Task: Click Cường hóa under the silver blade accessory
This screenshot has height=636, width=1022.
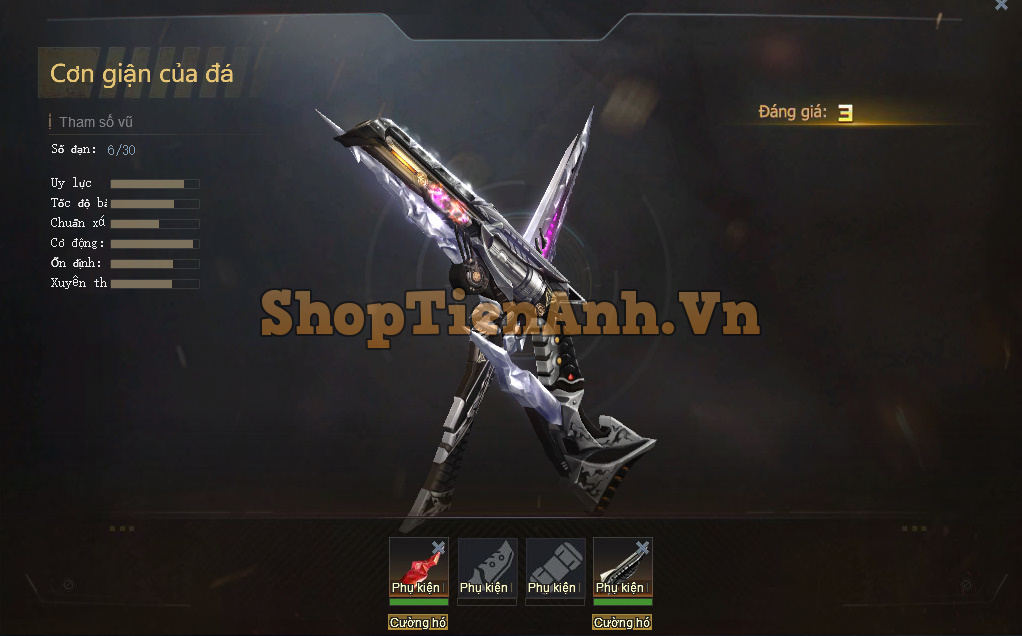Action: click(622, 623)
